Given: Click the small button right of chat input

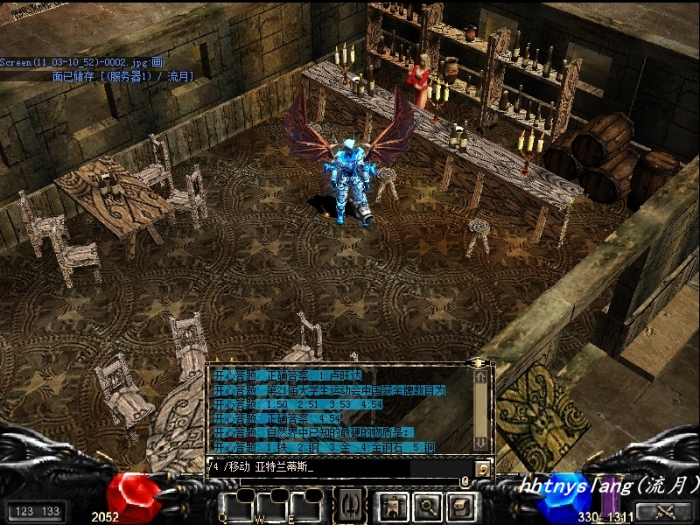Looking at the screenshot, I should tap(482, 468).
